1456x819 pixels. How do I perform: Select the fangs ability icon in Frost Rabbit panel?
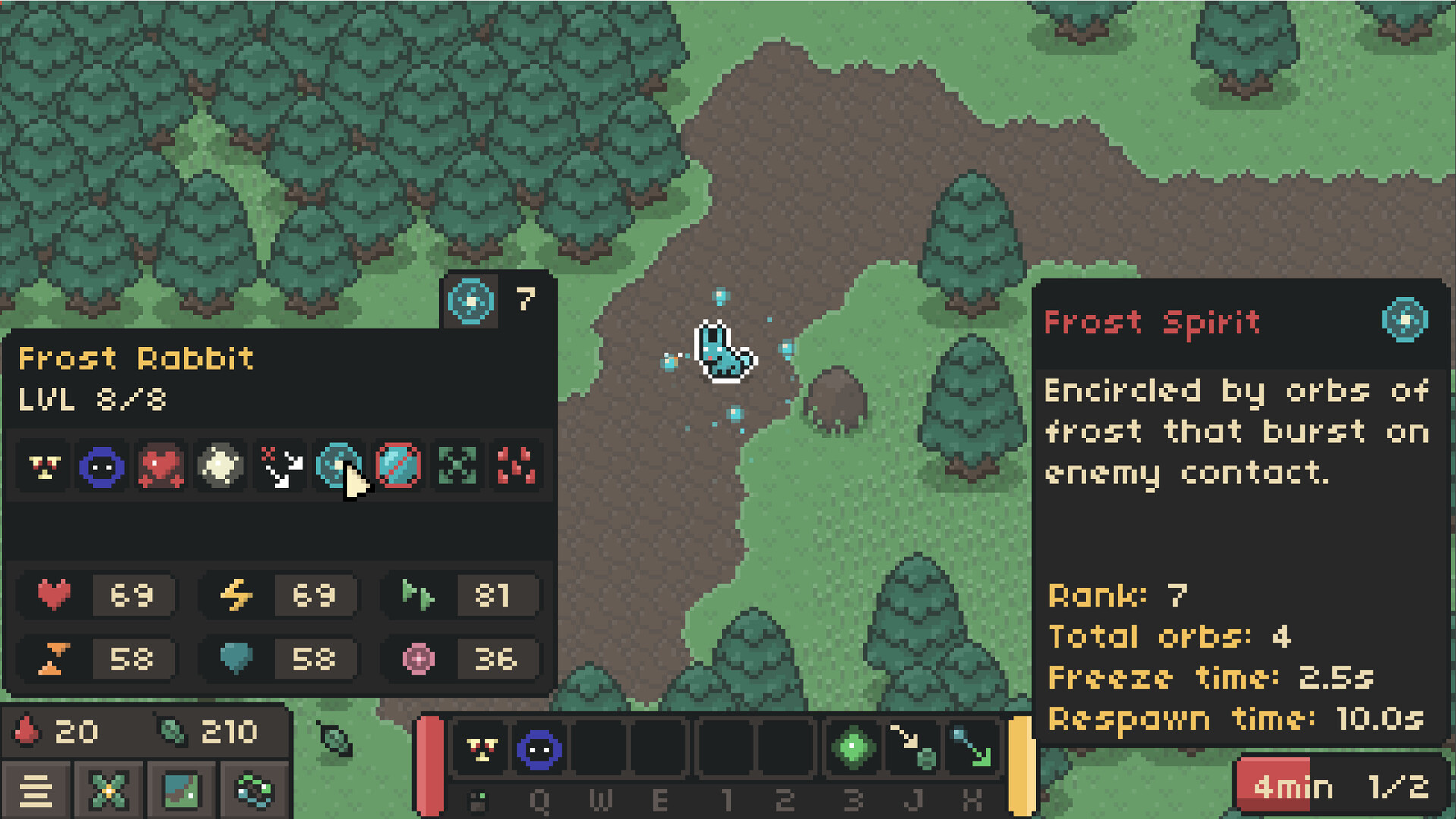43,466
